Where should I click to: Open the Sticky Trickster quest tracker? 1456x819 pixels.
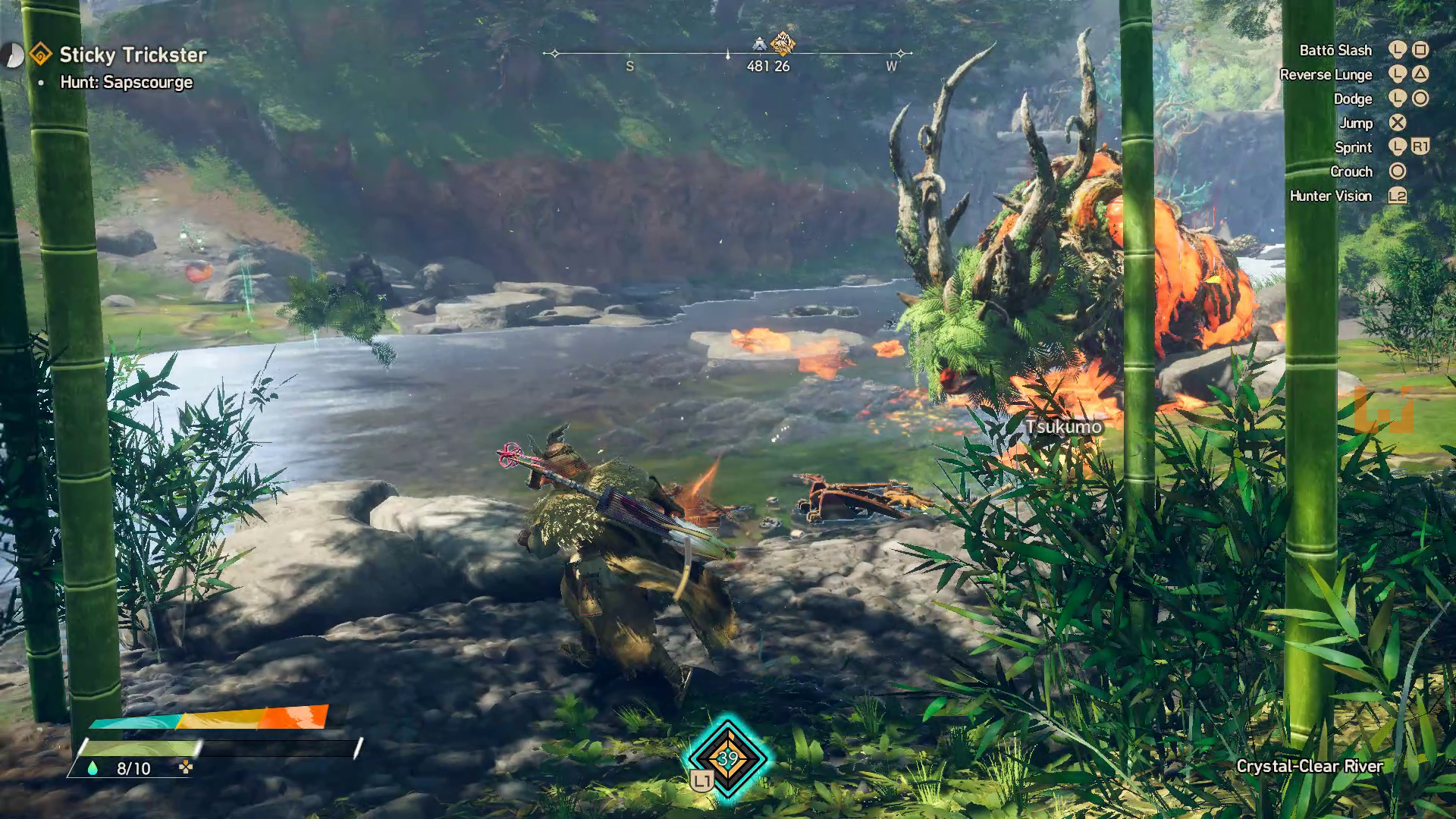pyautogui.click(x=133, y=55)
